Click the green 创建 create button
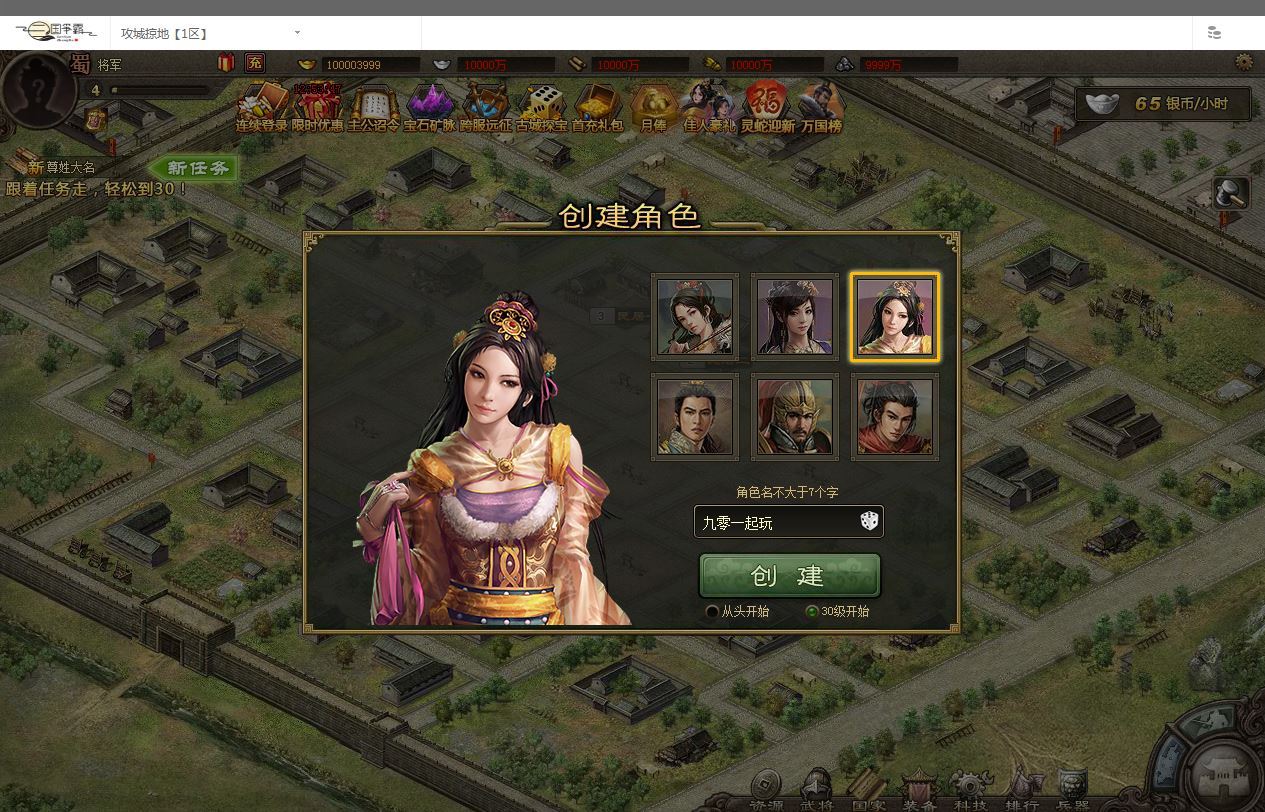The width and height of the screenshot is (1265, 812). 789,576
